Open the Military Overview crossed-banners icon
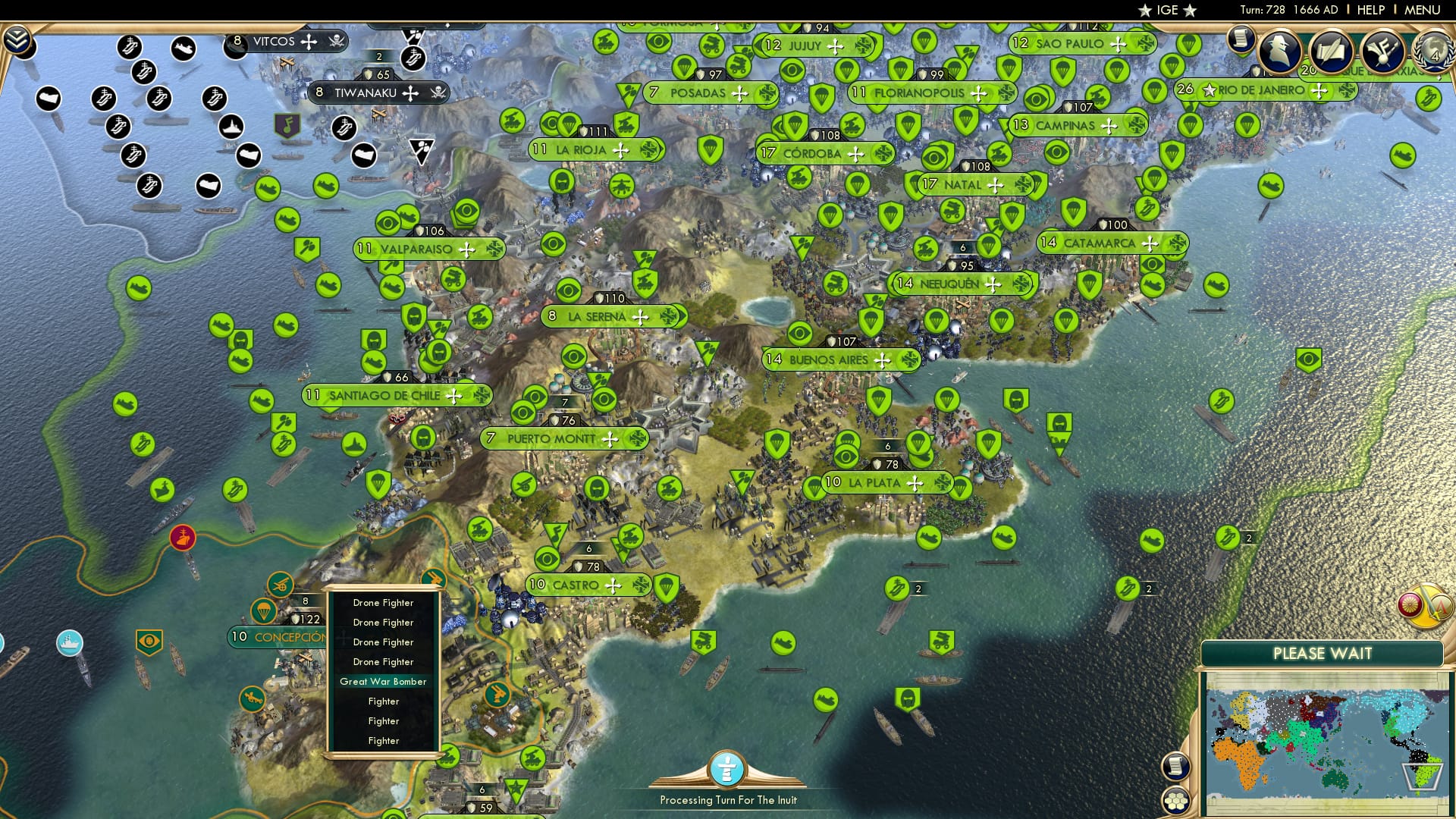This screenshot has width=1456, height=819. click(1382, 50)
